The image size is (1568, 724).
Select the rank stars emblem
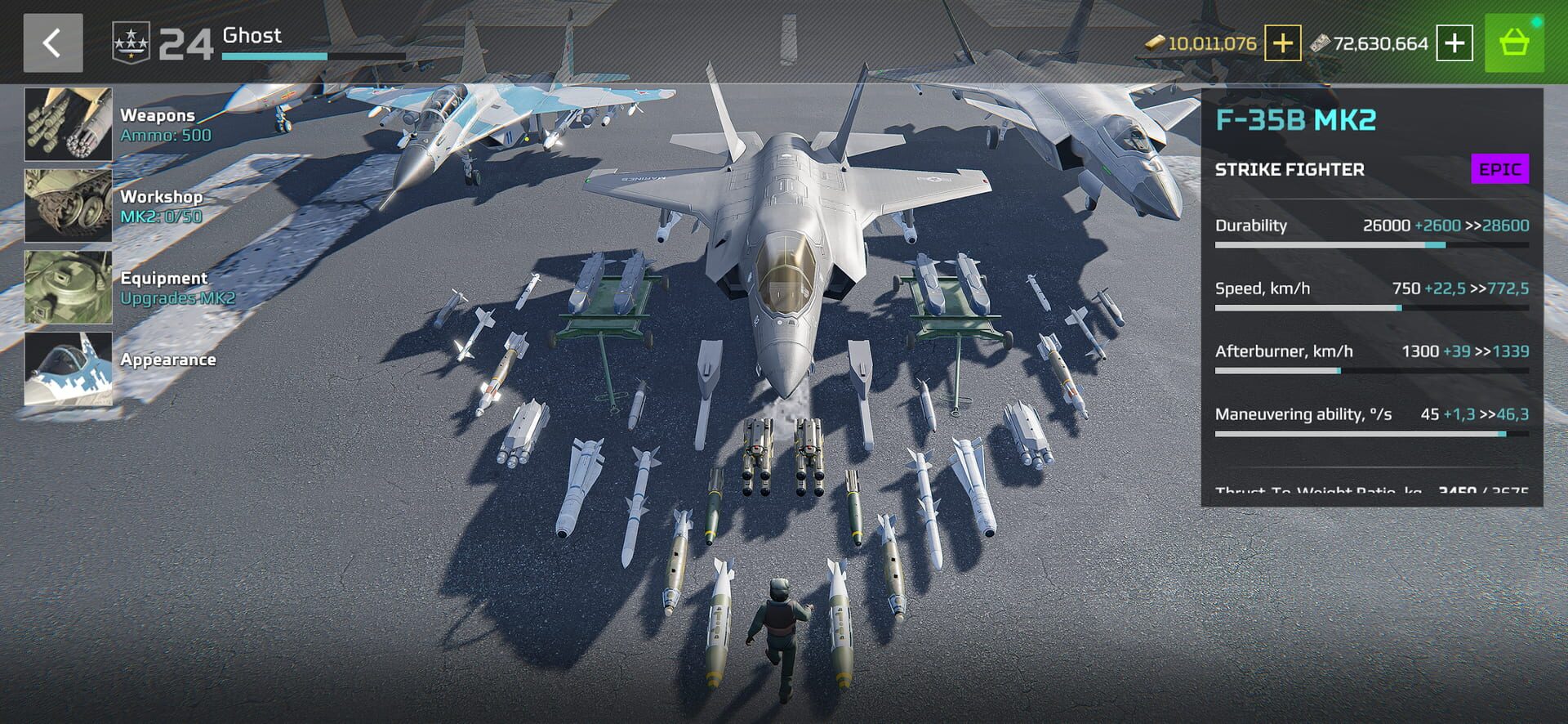pos(132,41)
